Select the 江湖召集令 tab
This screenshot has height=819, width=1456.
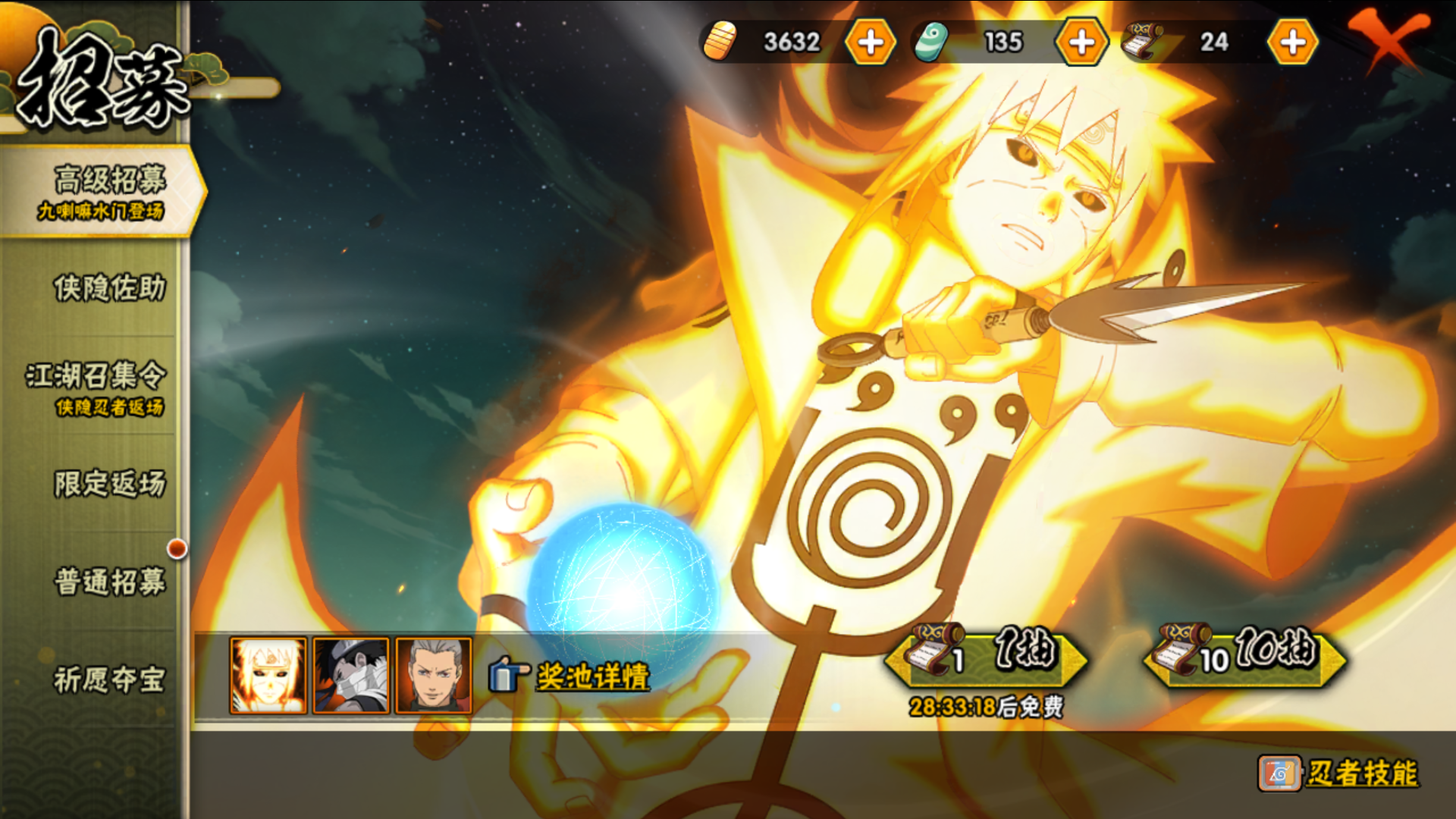pyautogui.click(x=96, y=388)
